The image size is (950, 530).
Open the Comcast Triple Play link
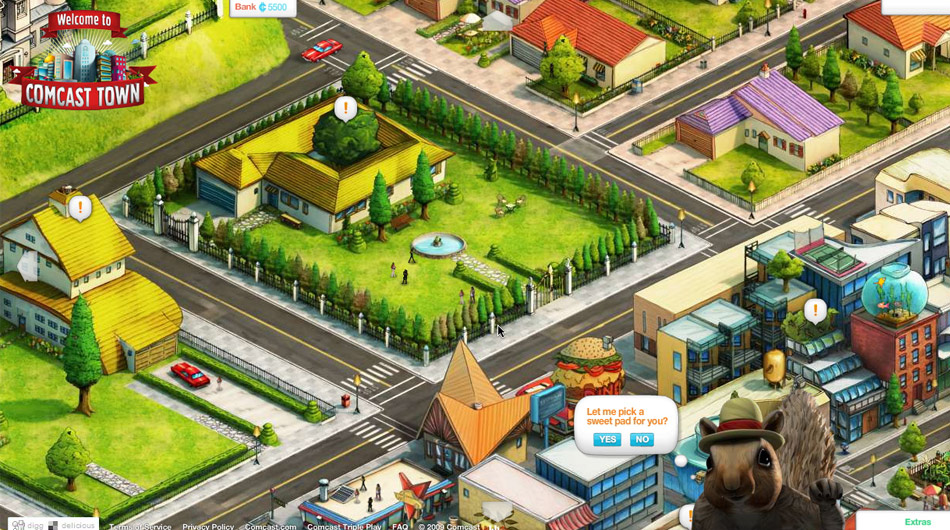point(344,527)
